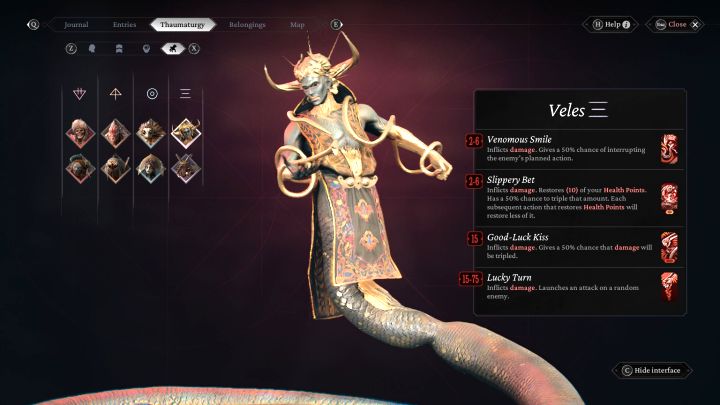
Task: Switch to the Entries tab
Action: tap(124, 24)
